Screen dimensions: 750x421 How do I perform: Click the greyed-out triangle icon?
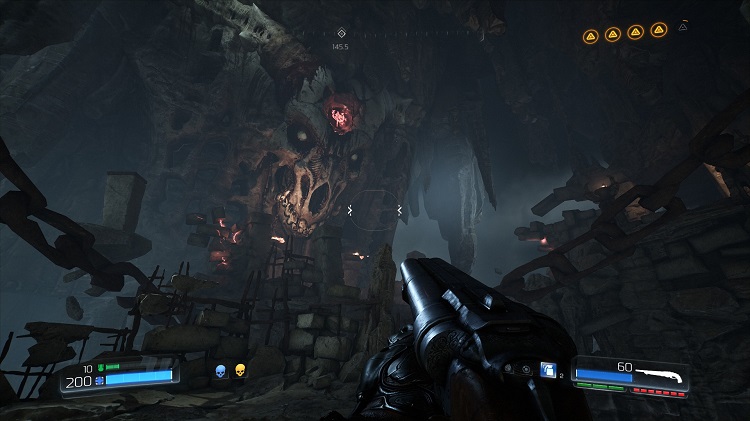click(684, 26)
